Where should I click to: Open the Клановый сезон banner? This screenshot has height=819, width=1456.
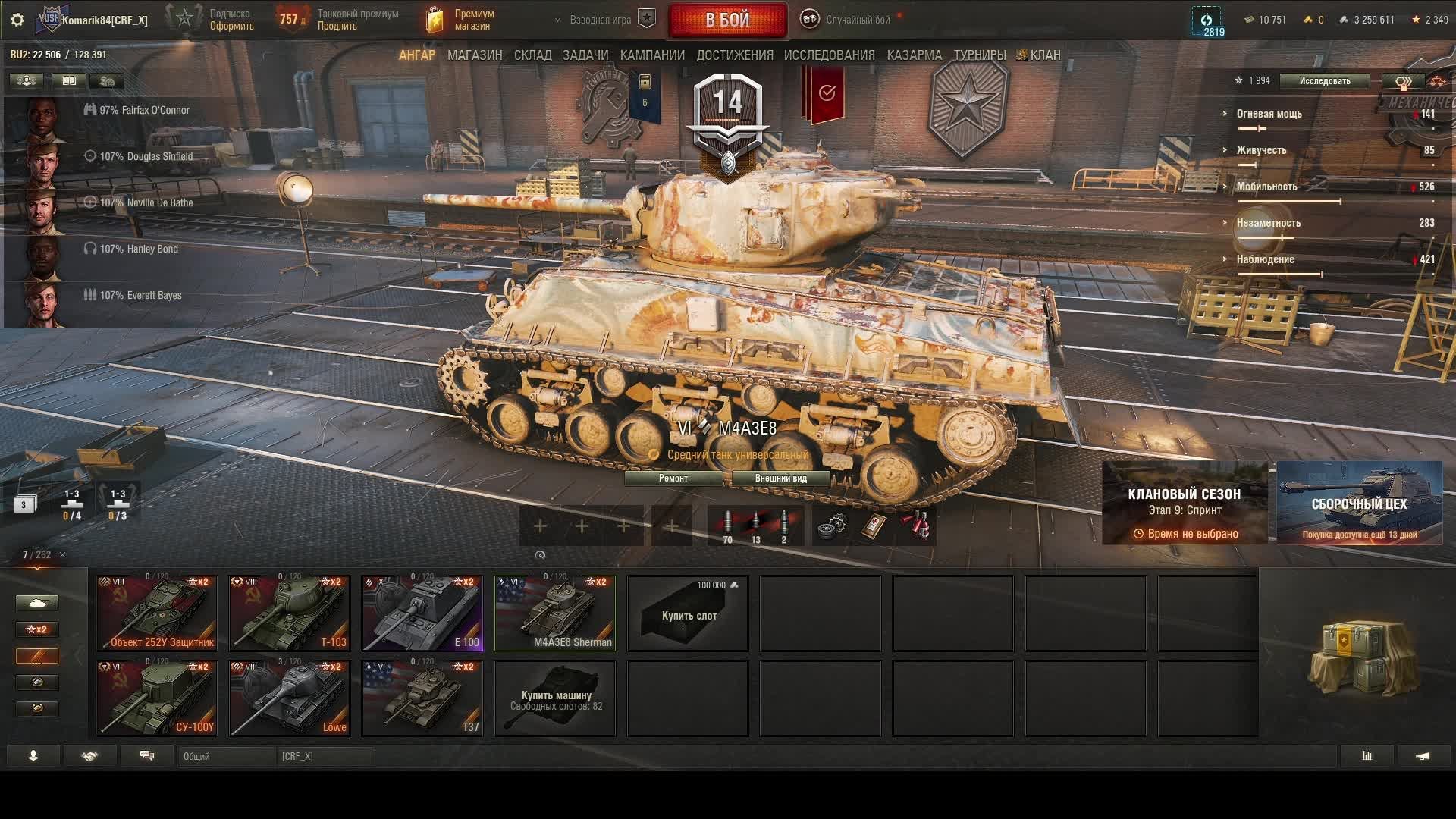coord(1184,503)
